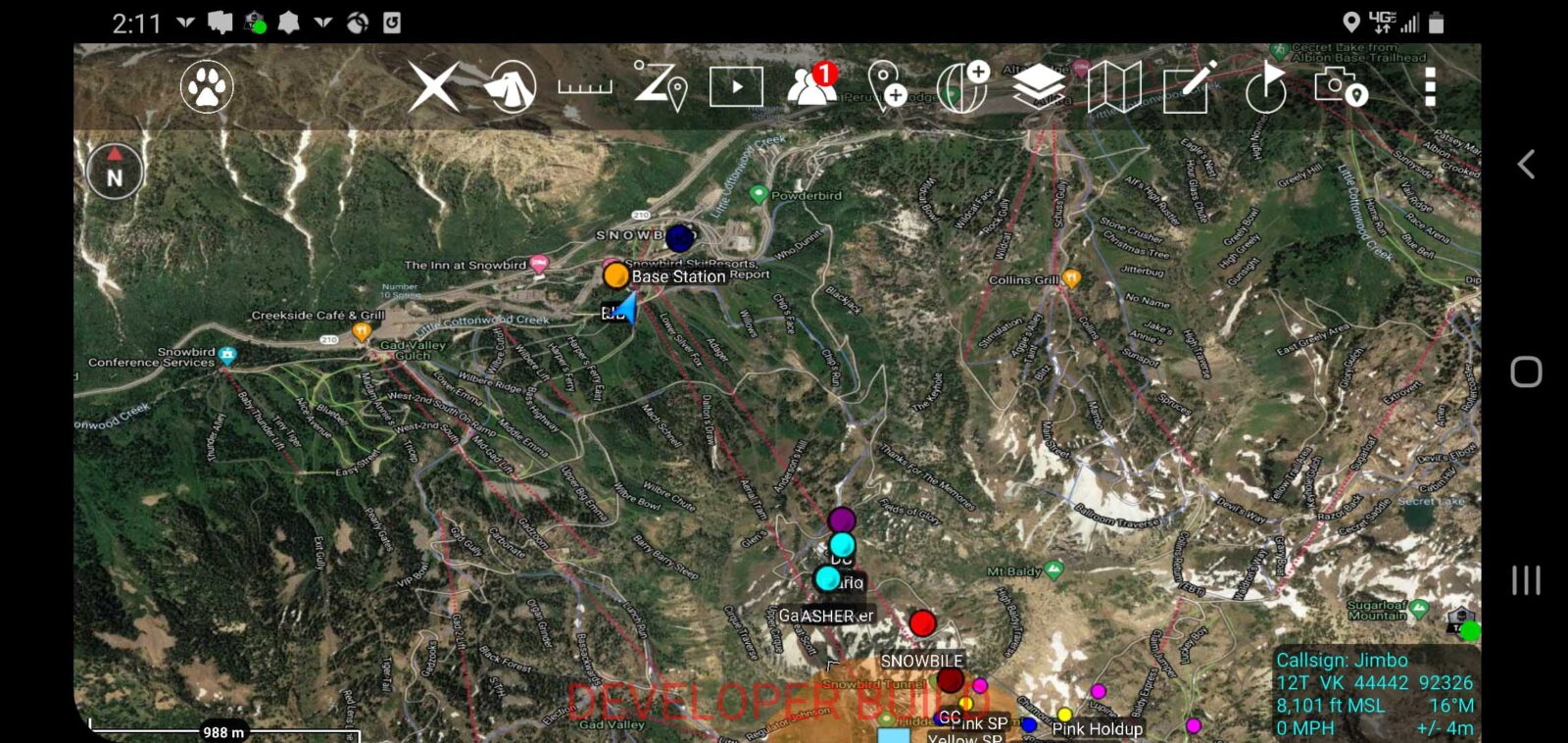Select the Base Station marker
The image size is (1568, 743).
click(x=616, y=275)
